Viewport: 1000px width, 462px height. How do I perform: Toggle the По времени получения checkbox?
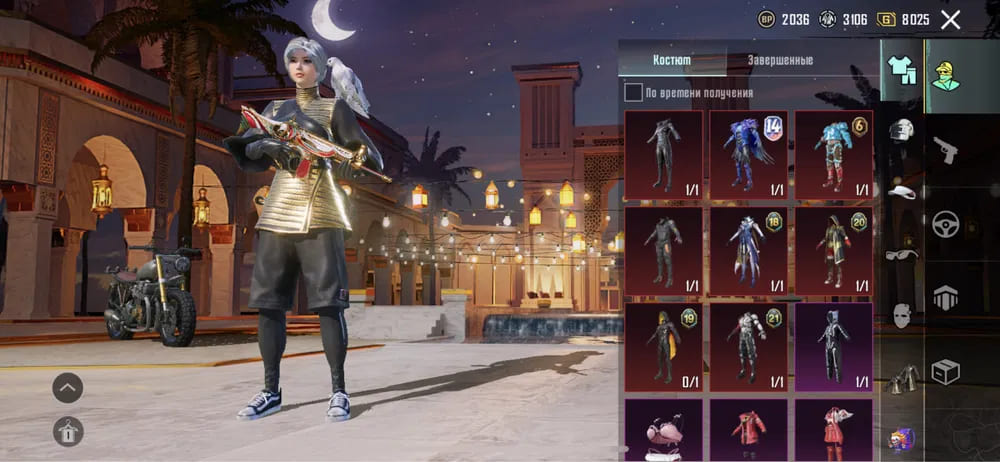(634, 93)
